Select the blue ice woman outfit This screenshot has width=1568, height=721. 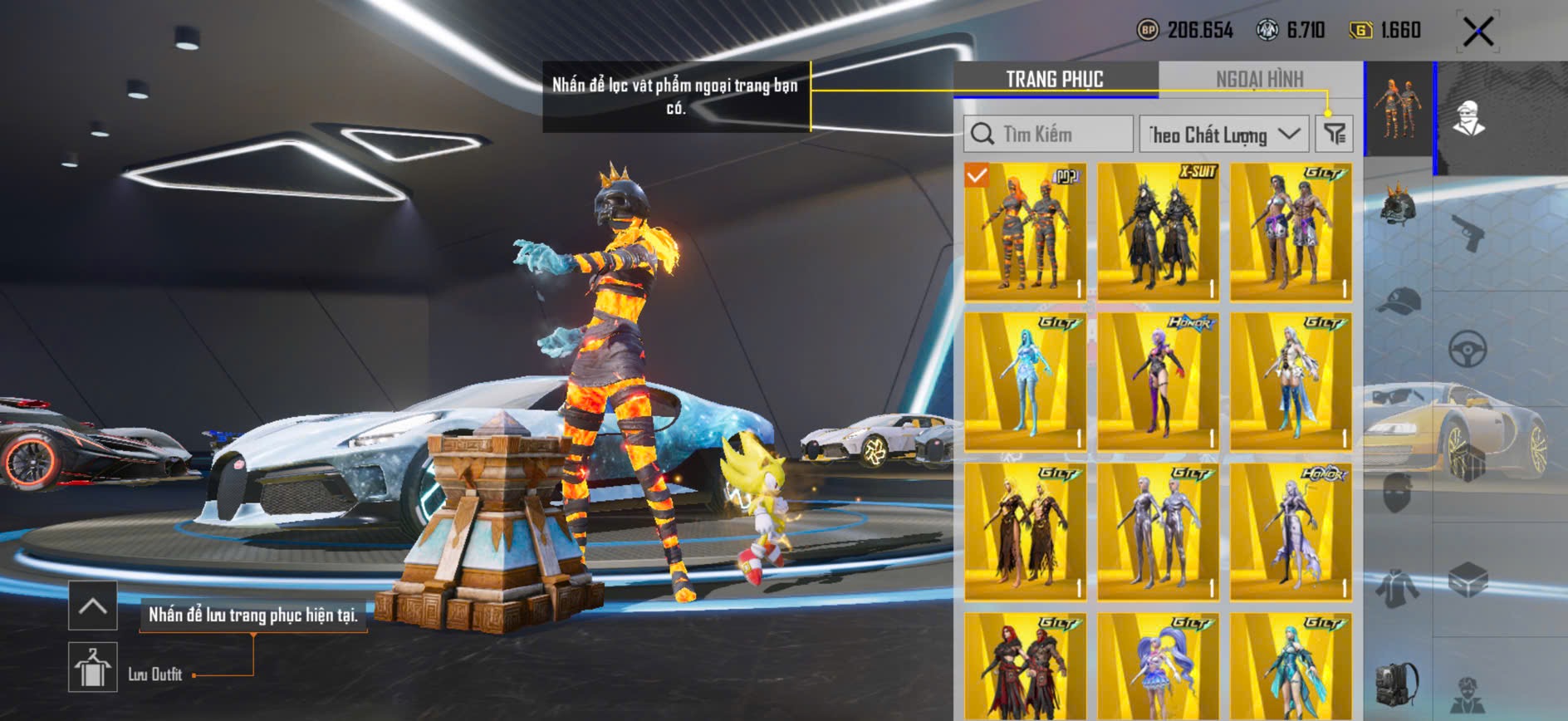click(1025, 381)
